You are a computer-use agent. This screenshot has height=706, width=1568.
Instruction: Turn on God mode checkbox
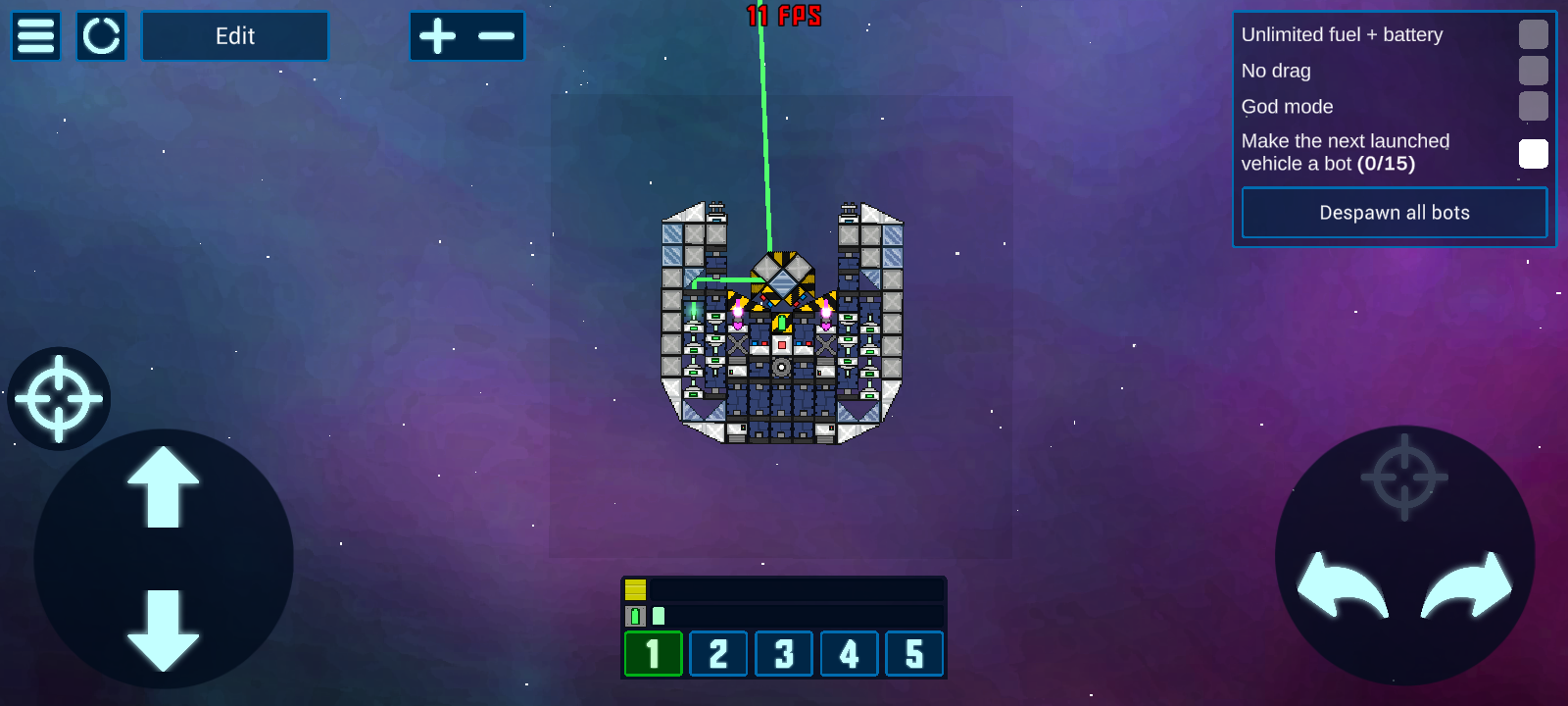1533,106
